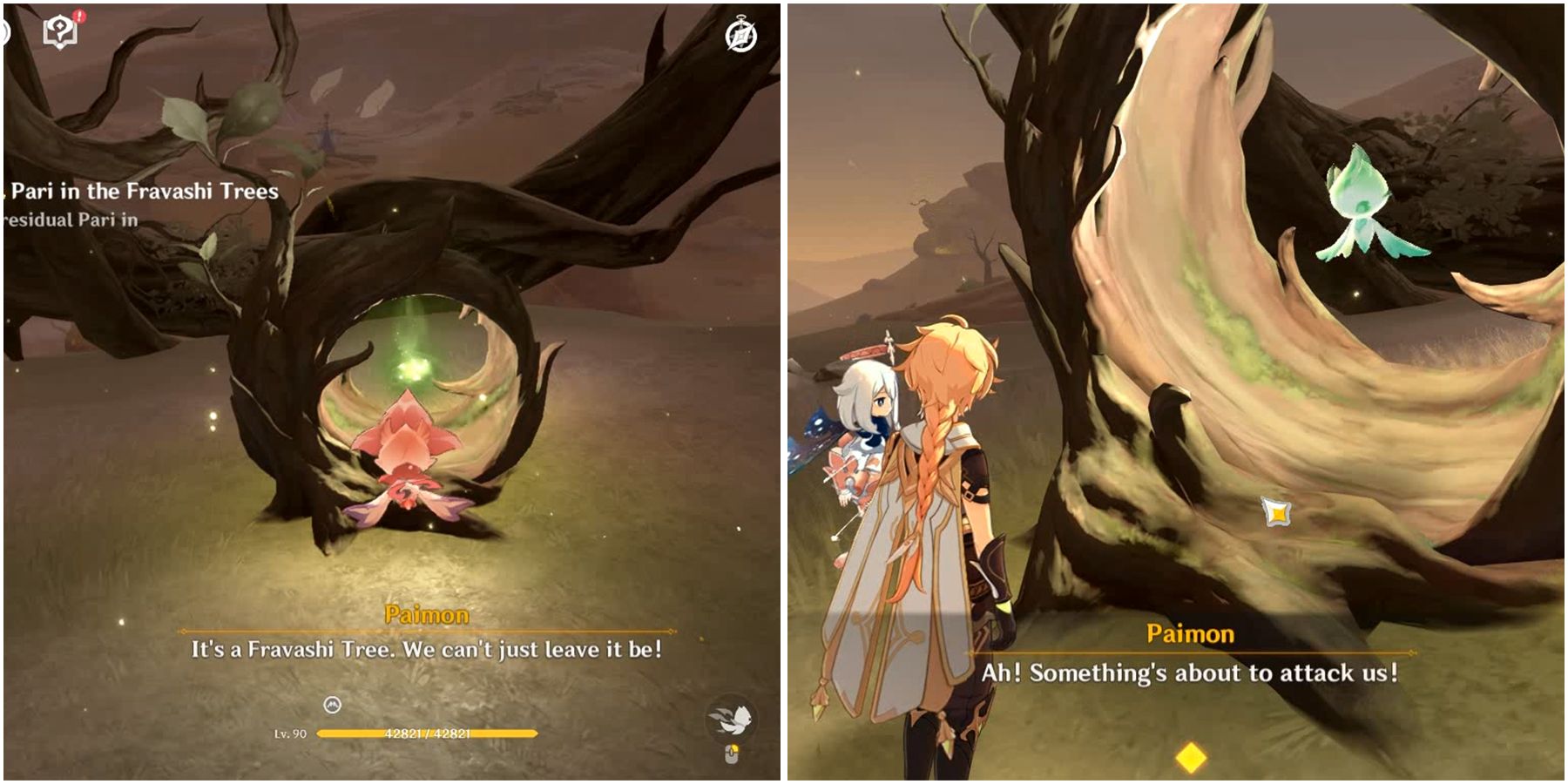This screenshot has width=1568, height=784.
Task: Click the left mouse button prompt icon
Action: (x=733, y=754)
